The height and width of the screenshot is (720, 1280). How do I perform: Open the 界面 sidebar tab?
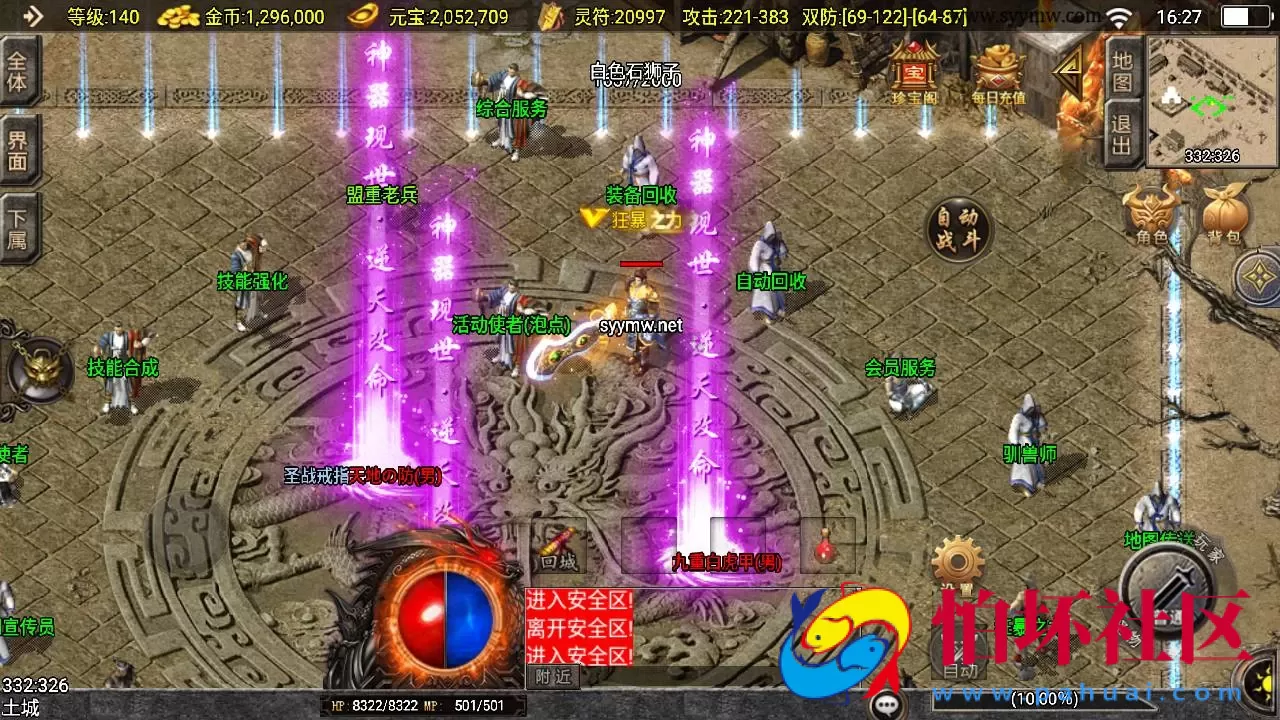[19, 152]
